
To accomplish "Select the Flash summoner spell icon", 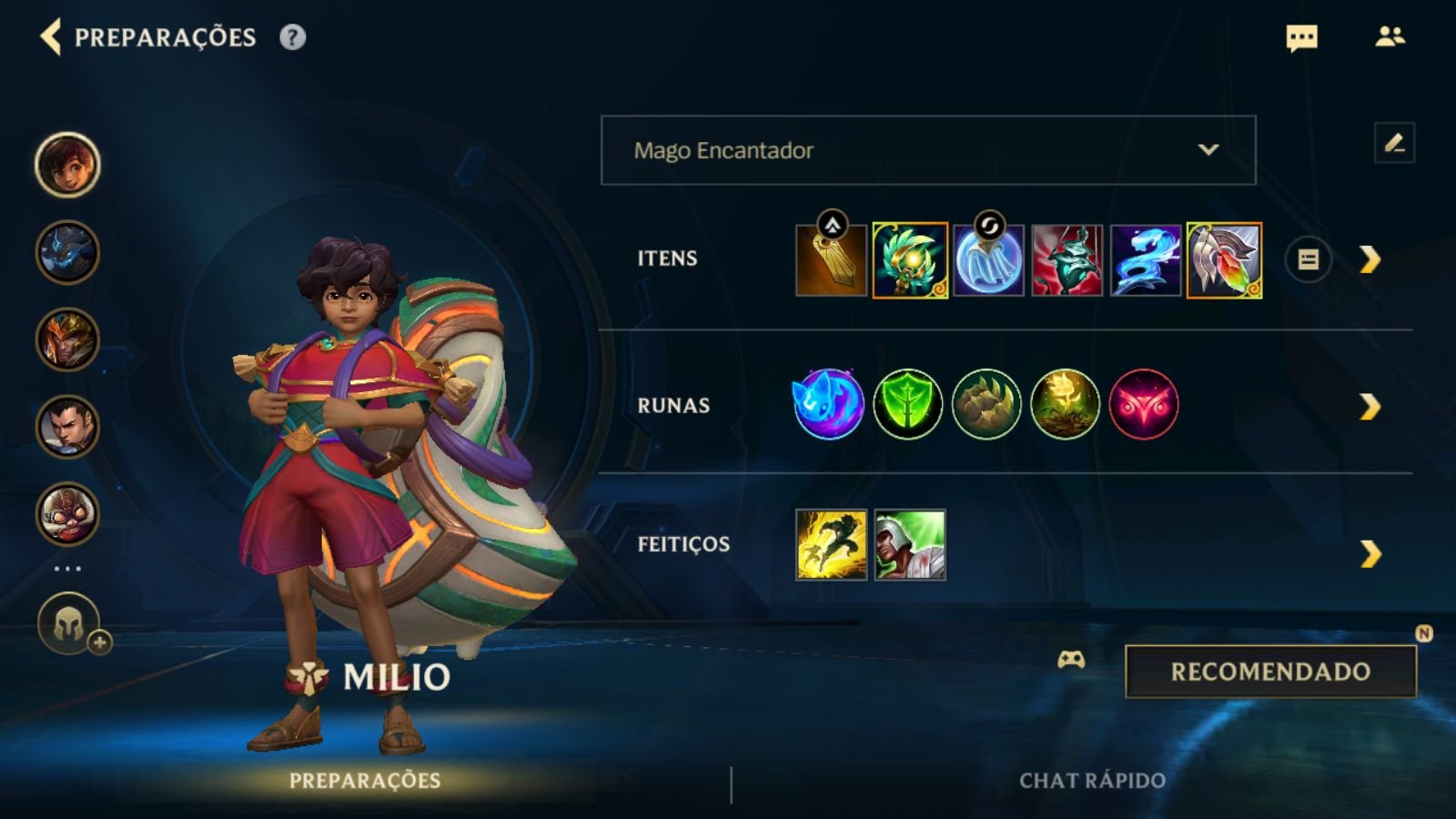I will pyautogui.click(x=830, y=544).
